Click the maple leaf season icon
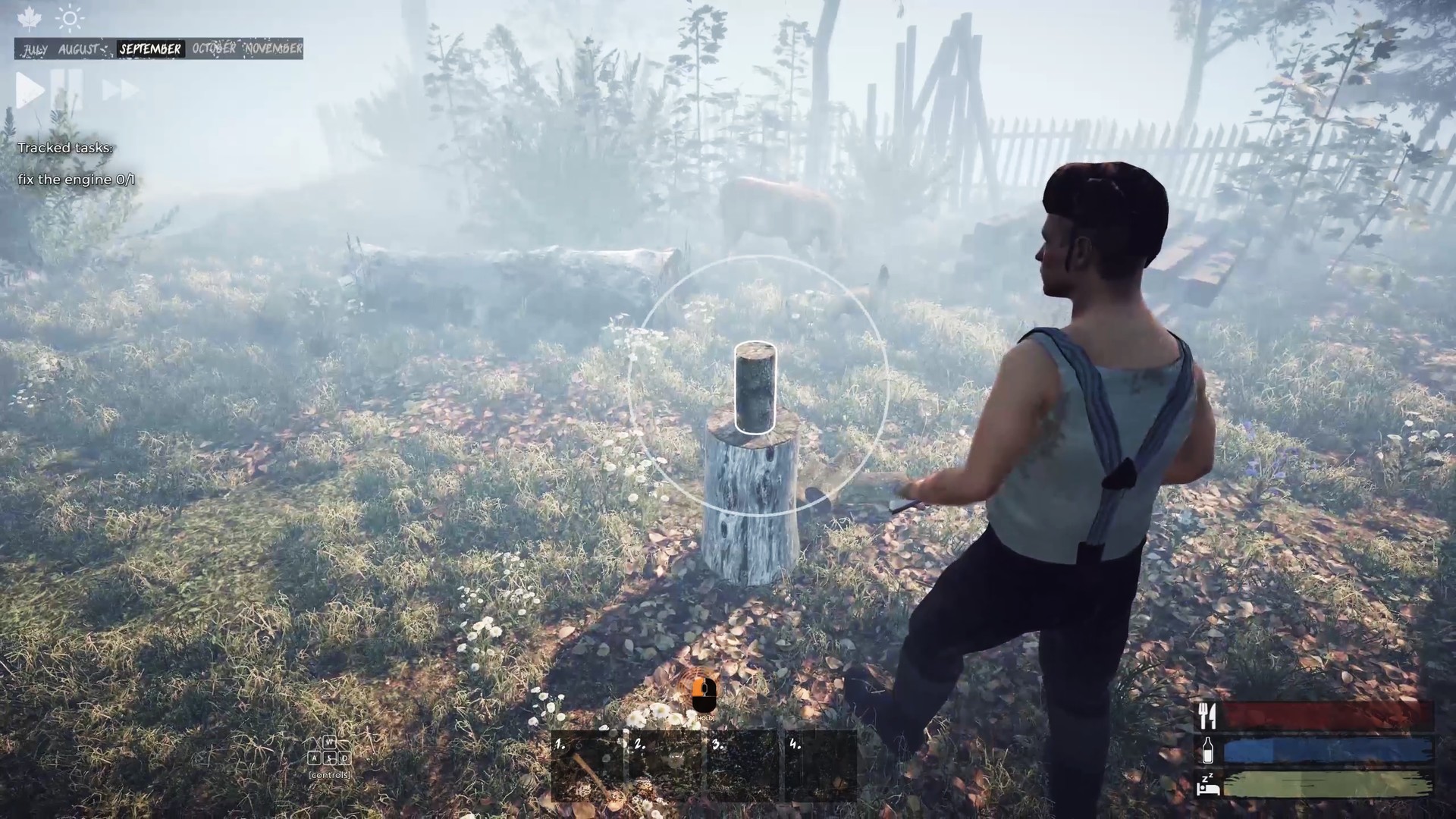Image resolution: width=1456 pixels, height=819 pixels. point(28,18)
